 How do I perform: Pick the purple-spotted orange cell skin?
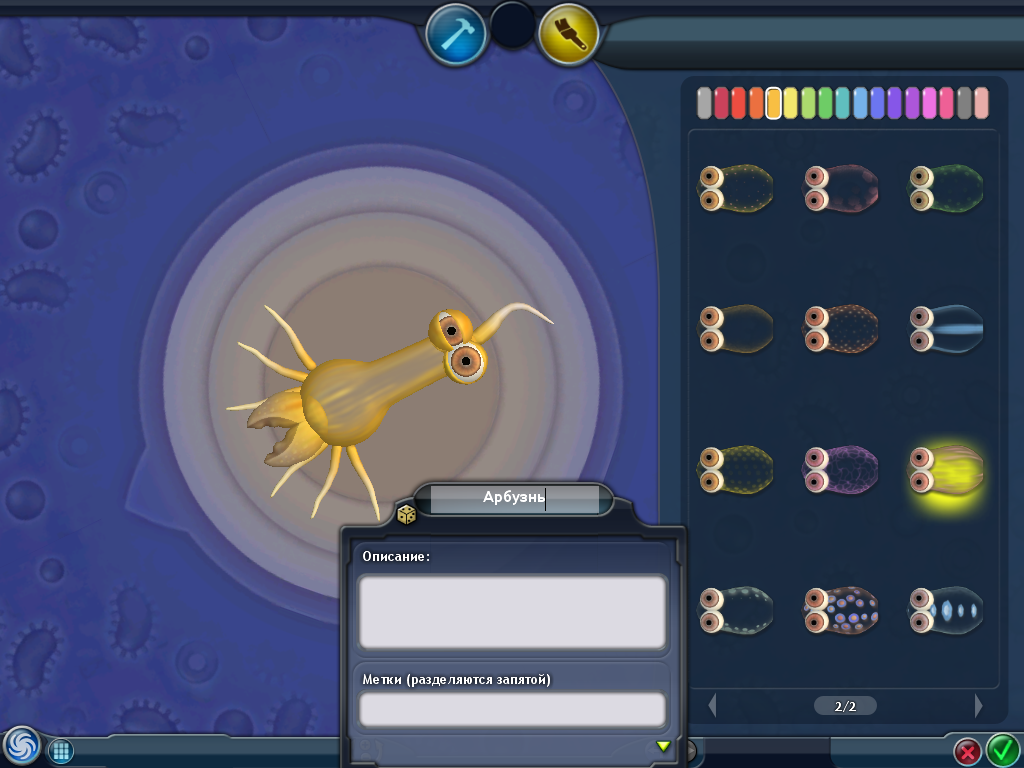click(x=841, y=610)
